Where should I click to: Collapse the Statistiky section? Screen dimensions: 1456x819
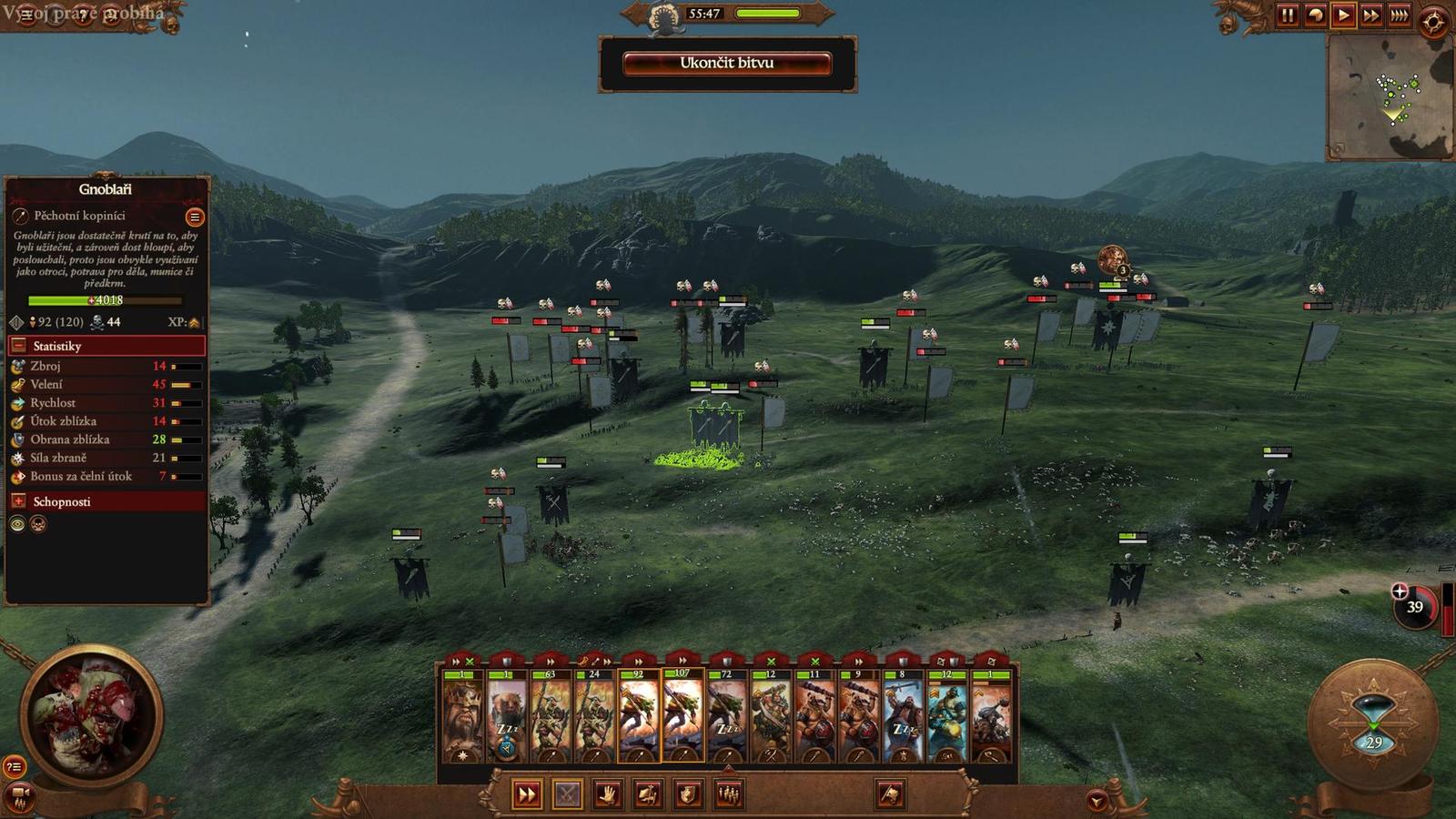coord(18,346)
